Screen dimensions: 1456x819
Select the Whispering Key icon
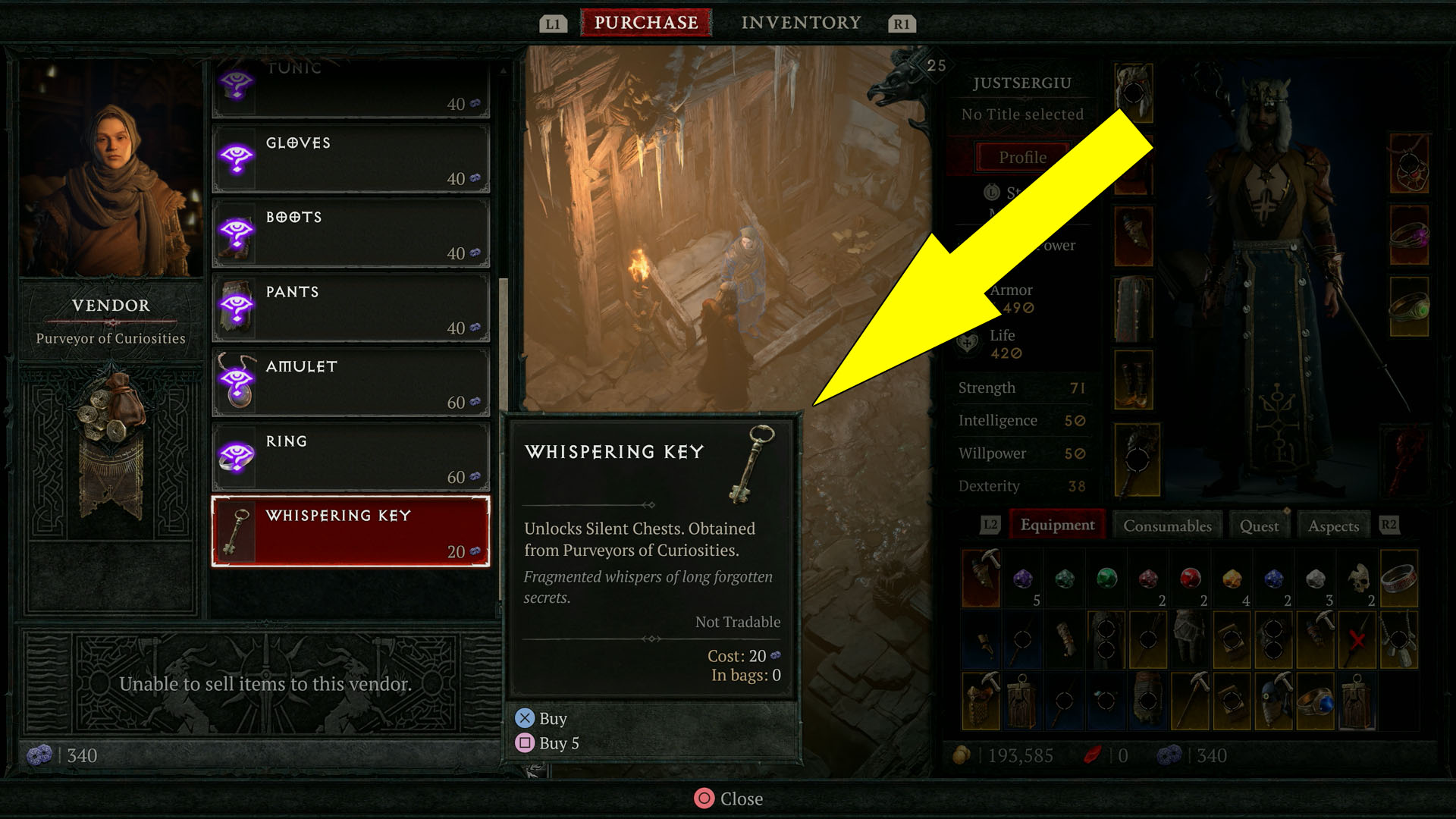click(x=235, y=531)
